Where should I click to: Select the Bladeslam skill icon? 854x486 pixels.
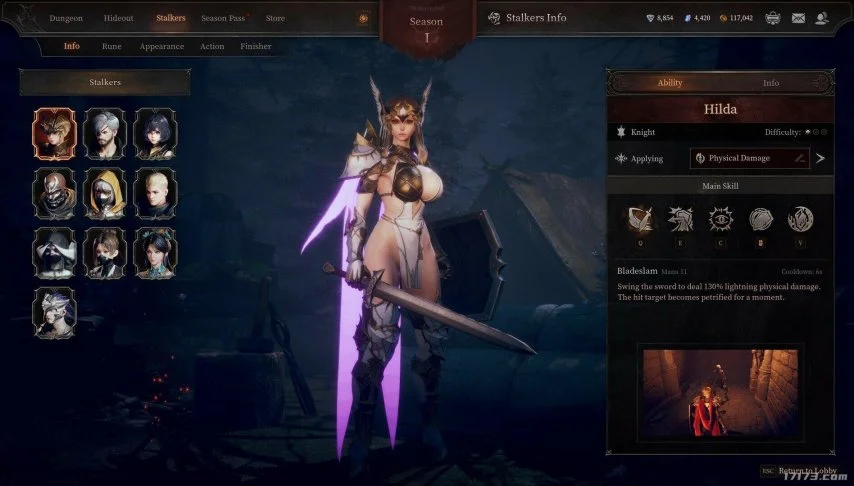[639, 220]
